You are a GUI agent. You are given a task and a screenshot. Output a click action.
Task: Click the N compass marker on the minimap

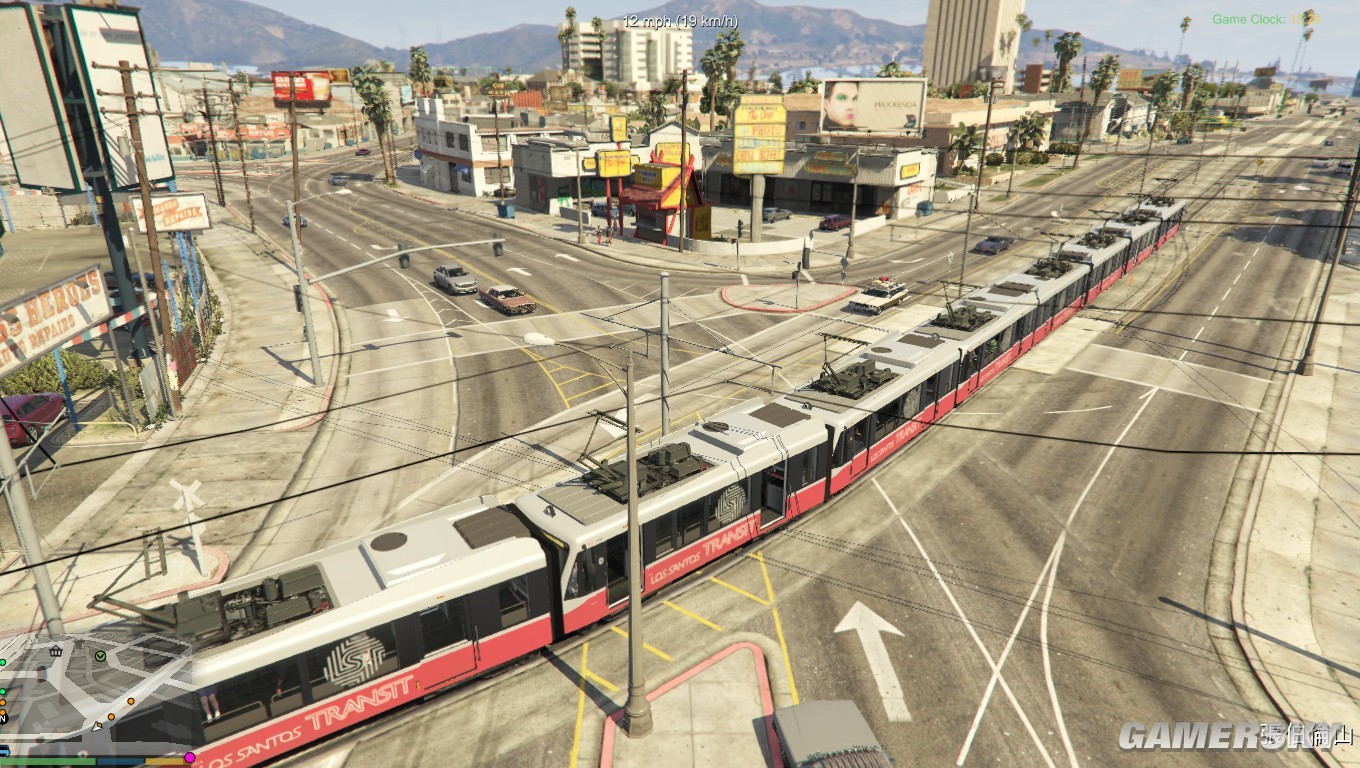point(3,720)
